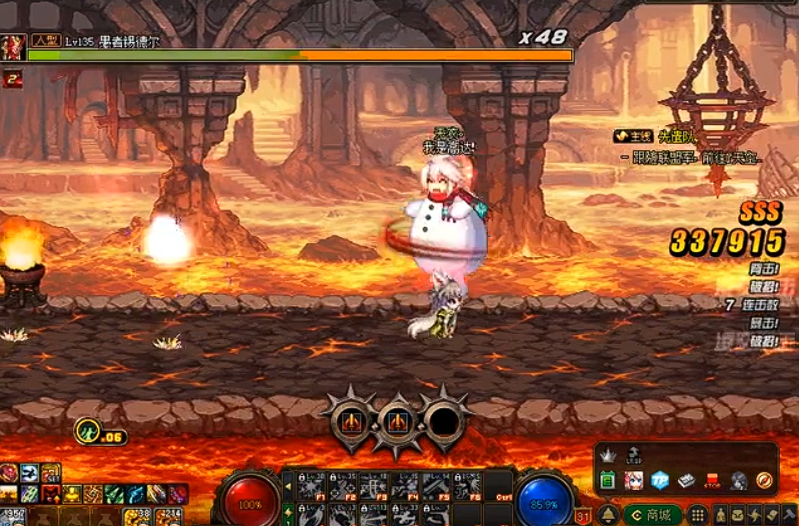
Task: Click the boss portrait icon
Action: coord(13,47)
